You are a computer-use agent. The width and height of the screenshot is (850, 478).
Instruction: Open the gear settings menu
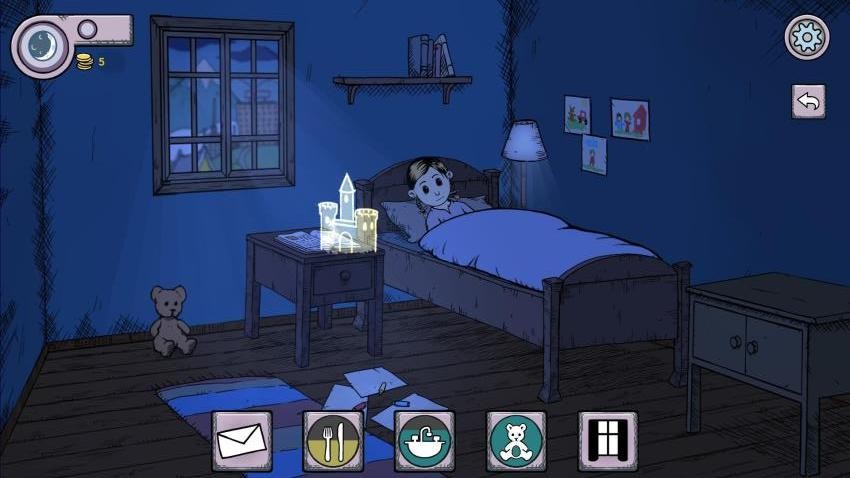pos(806,38)
